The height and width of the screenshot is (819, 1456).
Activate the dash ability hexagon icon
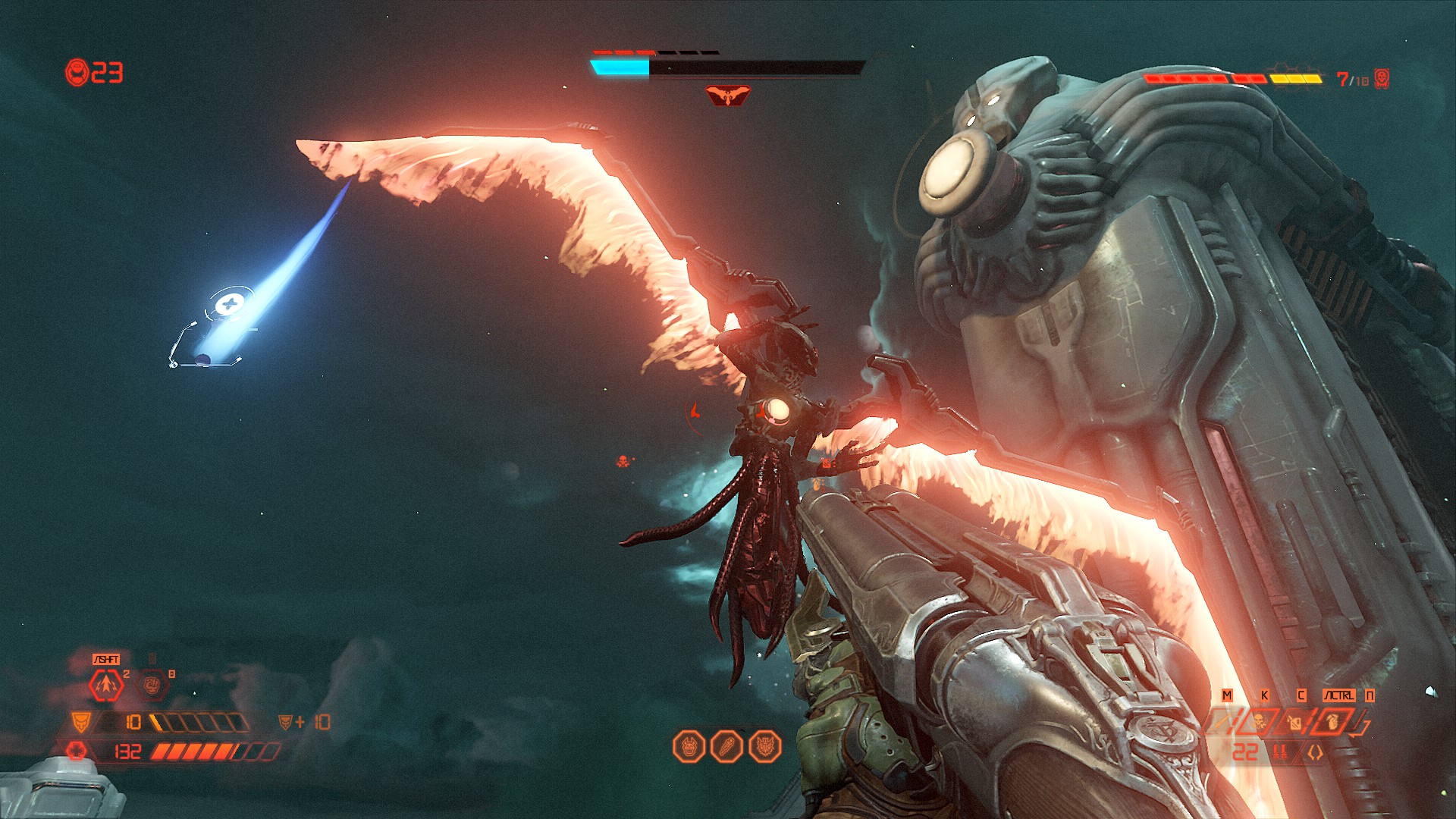[x=106, y=686]
